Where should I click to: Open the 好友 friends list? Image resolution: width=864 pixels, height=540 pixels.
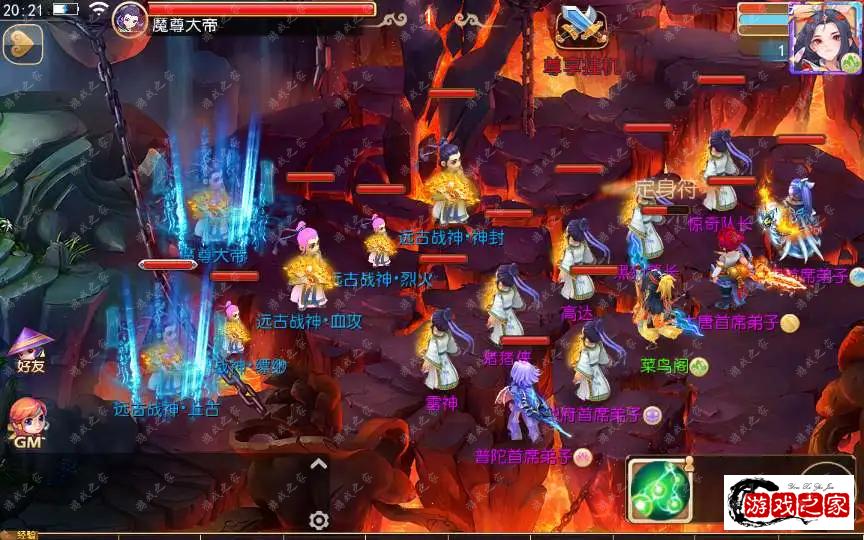tap(29, 348)
